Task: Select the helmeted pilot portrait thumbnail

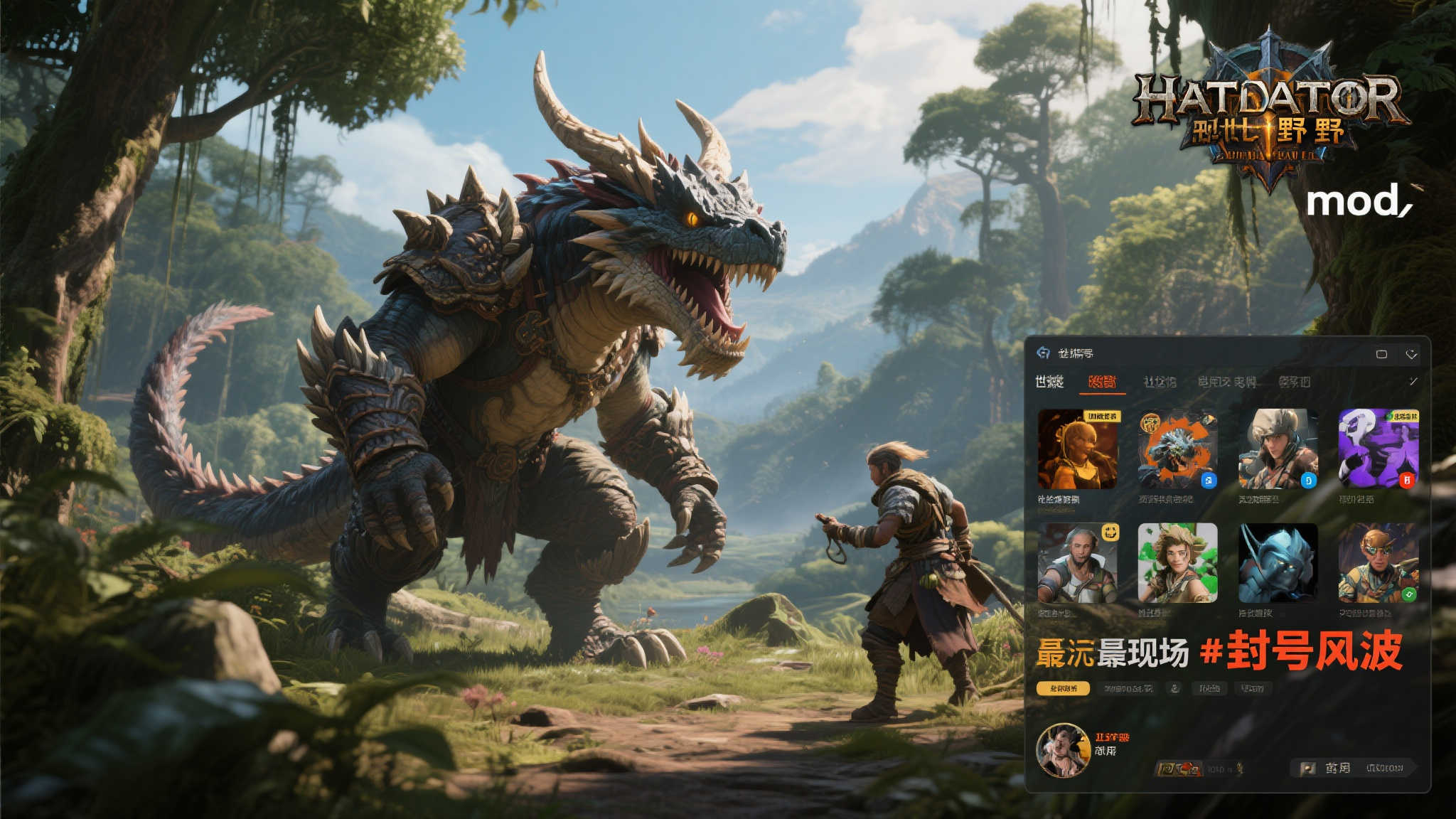Action: pyautogui.click(x=1278, y=449)
